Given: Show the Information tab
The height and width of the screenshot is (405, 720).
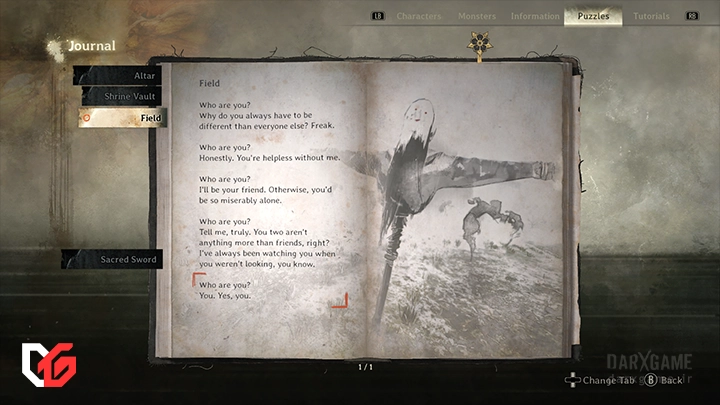Looking at the screenshot, I should point(535,16).
